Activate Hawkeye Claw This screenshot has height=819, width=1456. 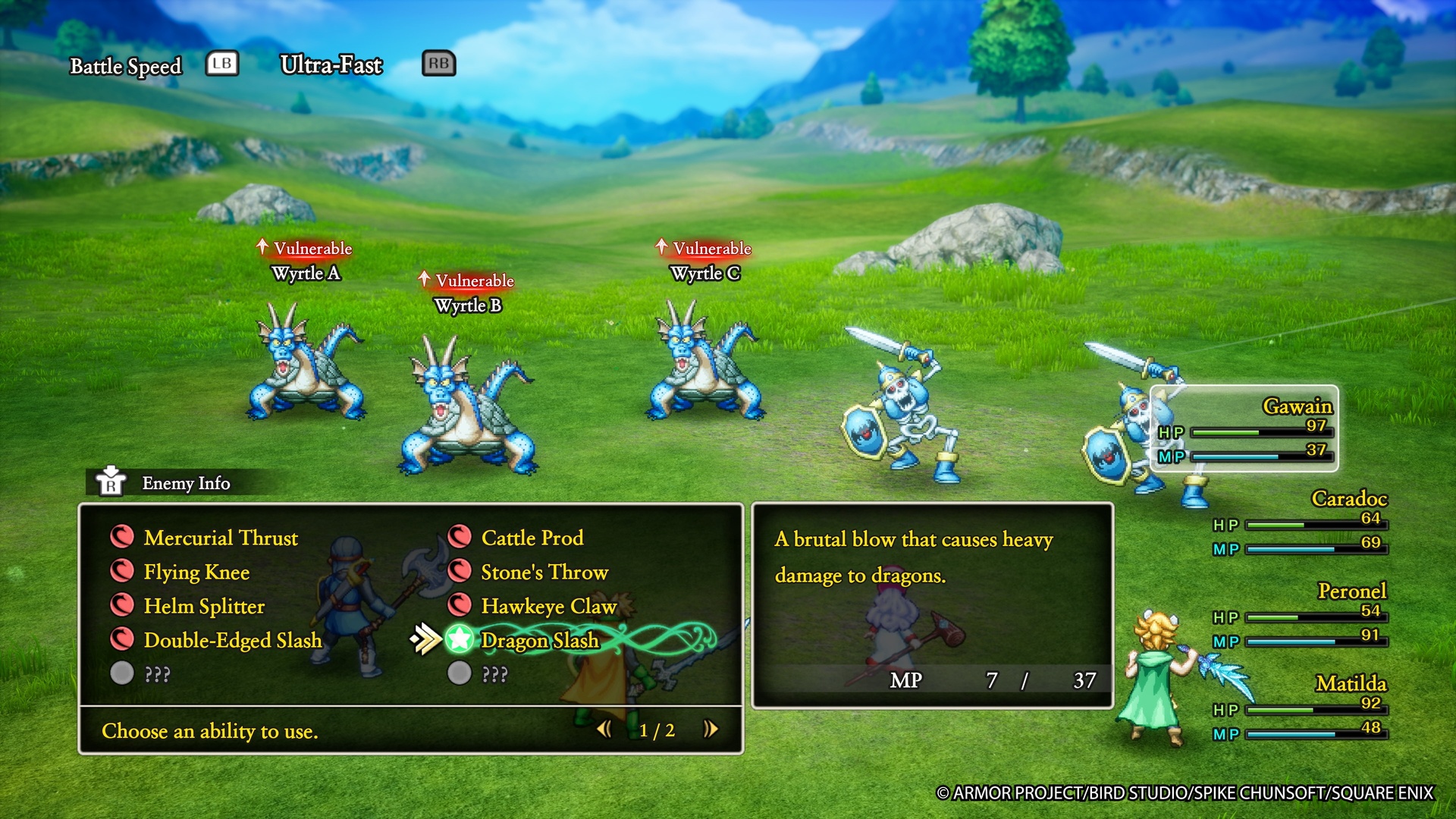coord(548,606)
